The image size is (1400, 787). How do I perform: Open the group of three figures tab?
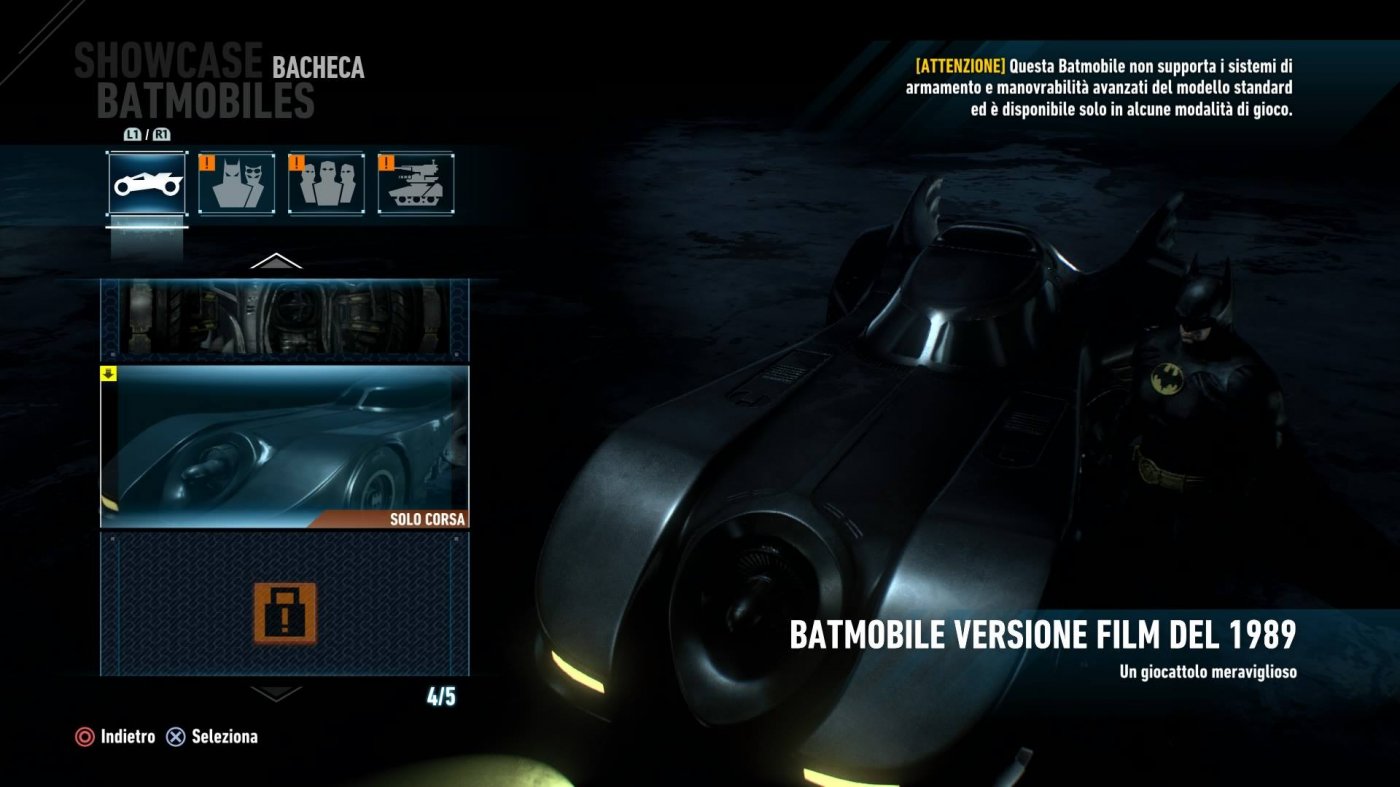pyautogui.click(x=326, y=183)
